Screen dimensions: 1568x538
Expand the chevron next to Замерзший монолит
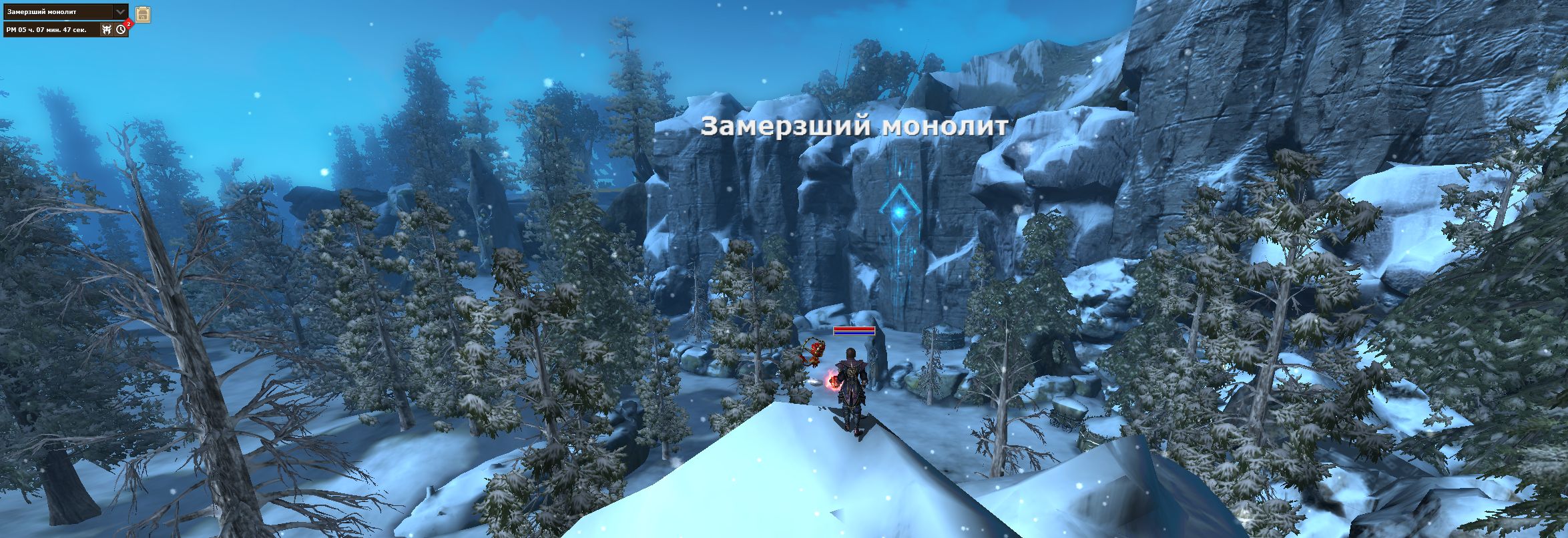pos(120,11)
